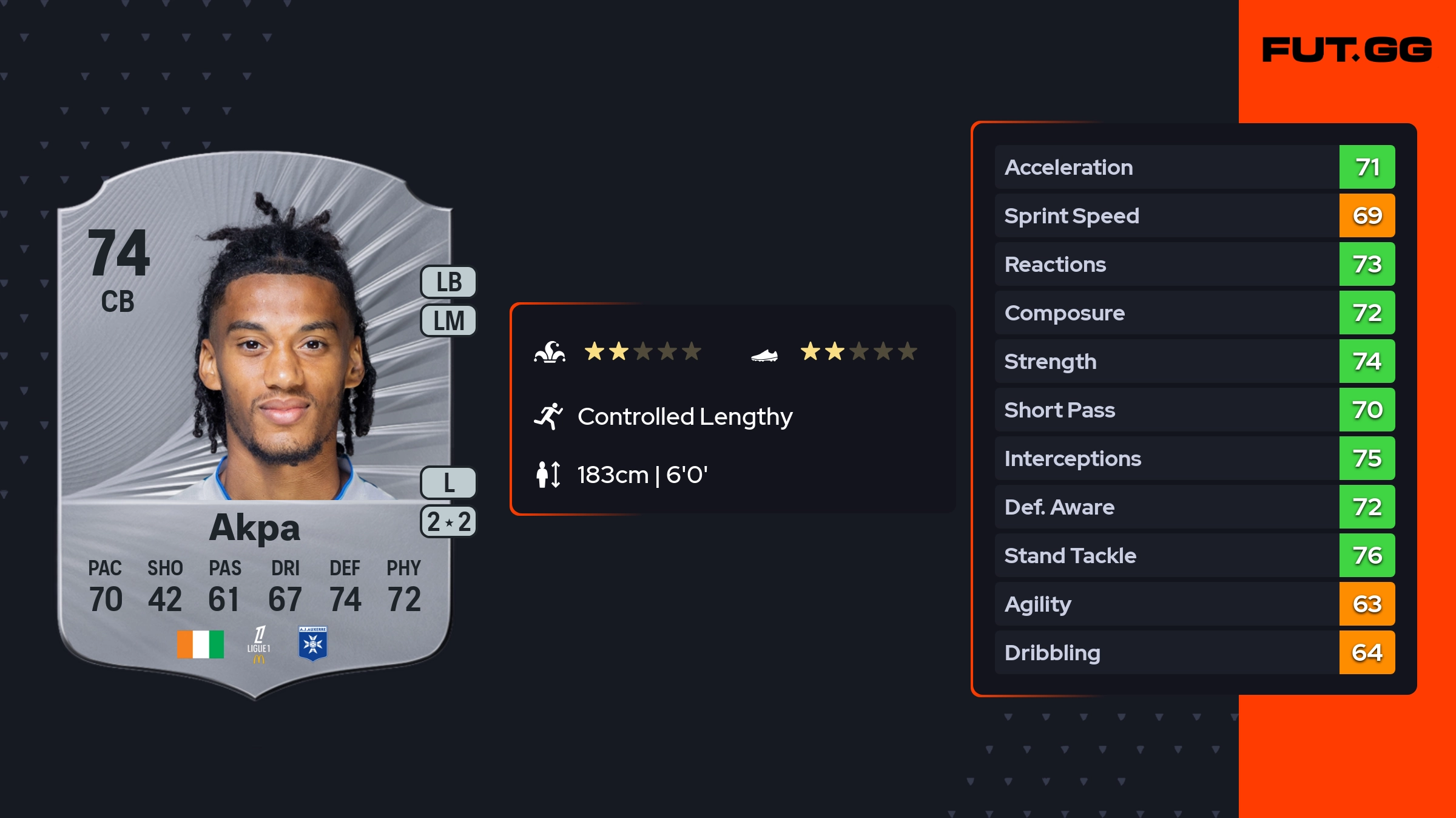Click the Dribbling stat row

click(x=1194, y=652)
